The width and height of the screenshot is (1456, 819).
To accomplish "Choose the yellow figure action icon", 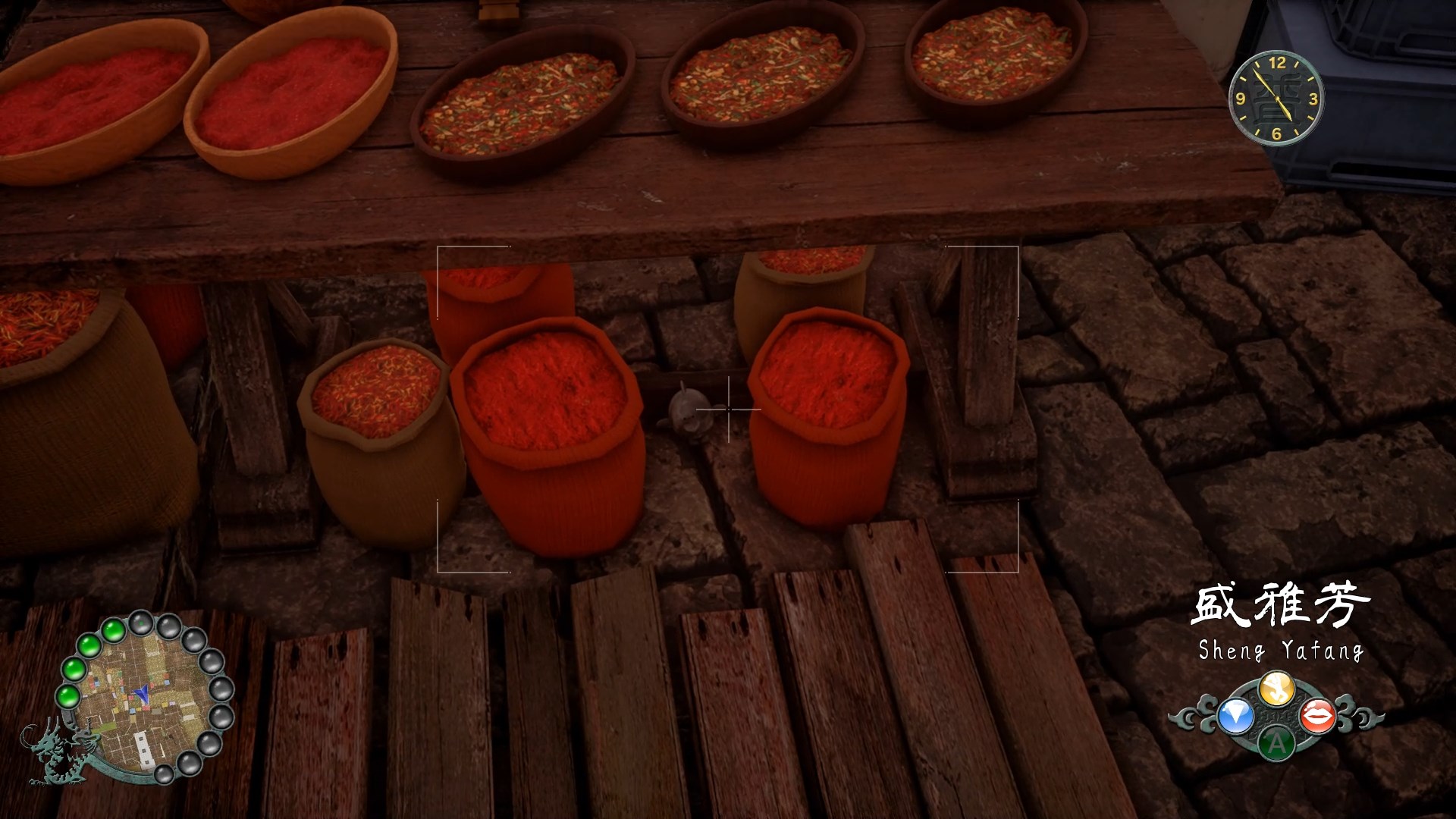I will (x=1276, y=689).
